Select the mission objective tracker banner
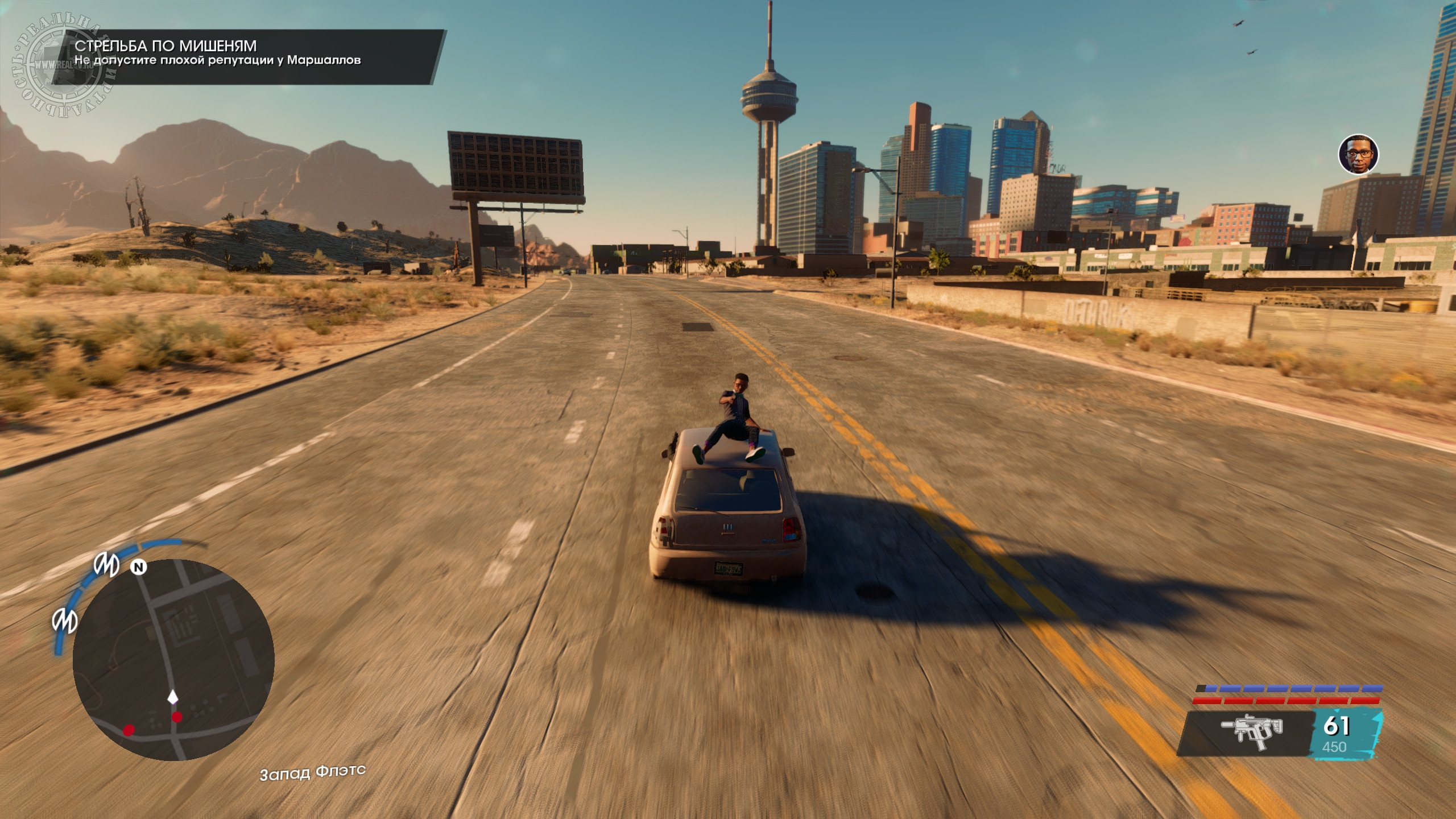 (248, 57)
